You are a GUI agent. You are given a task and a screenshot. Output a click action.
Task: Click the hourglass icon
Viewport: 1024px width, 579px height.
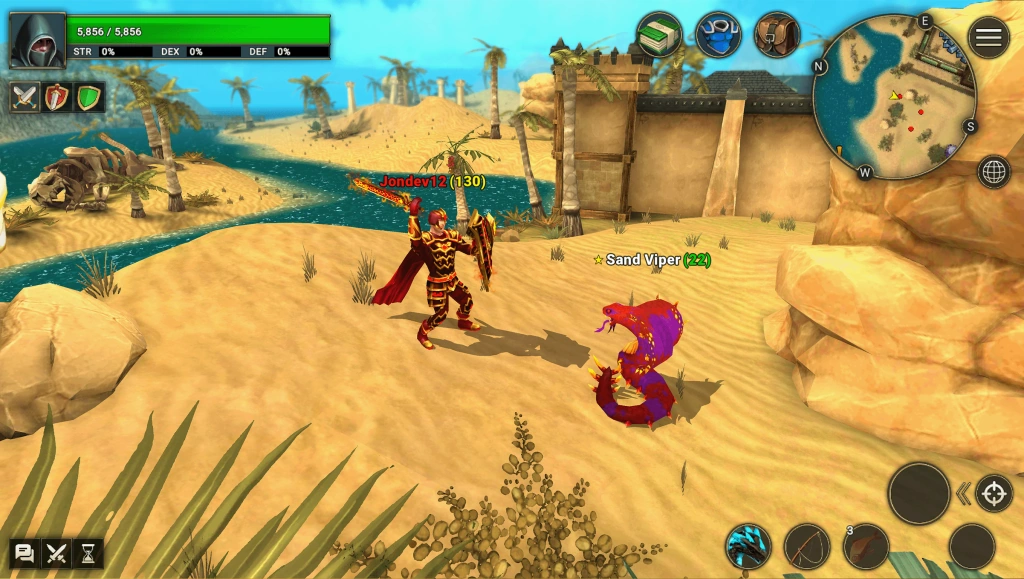88,553
